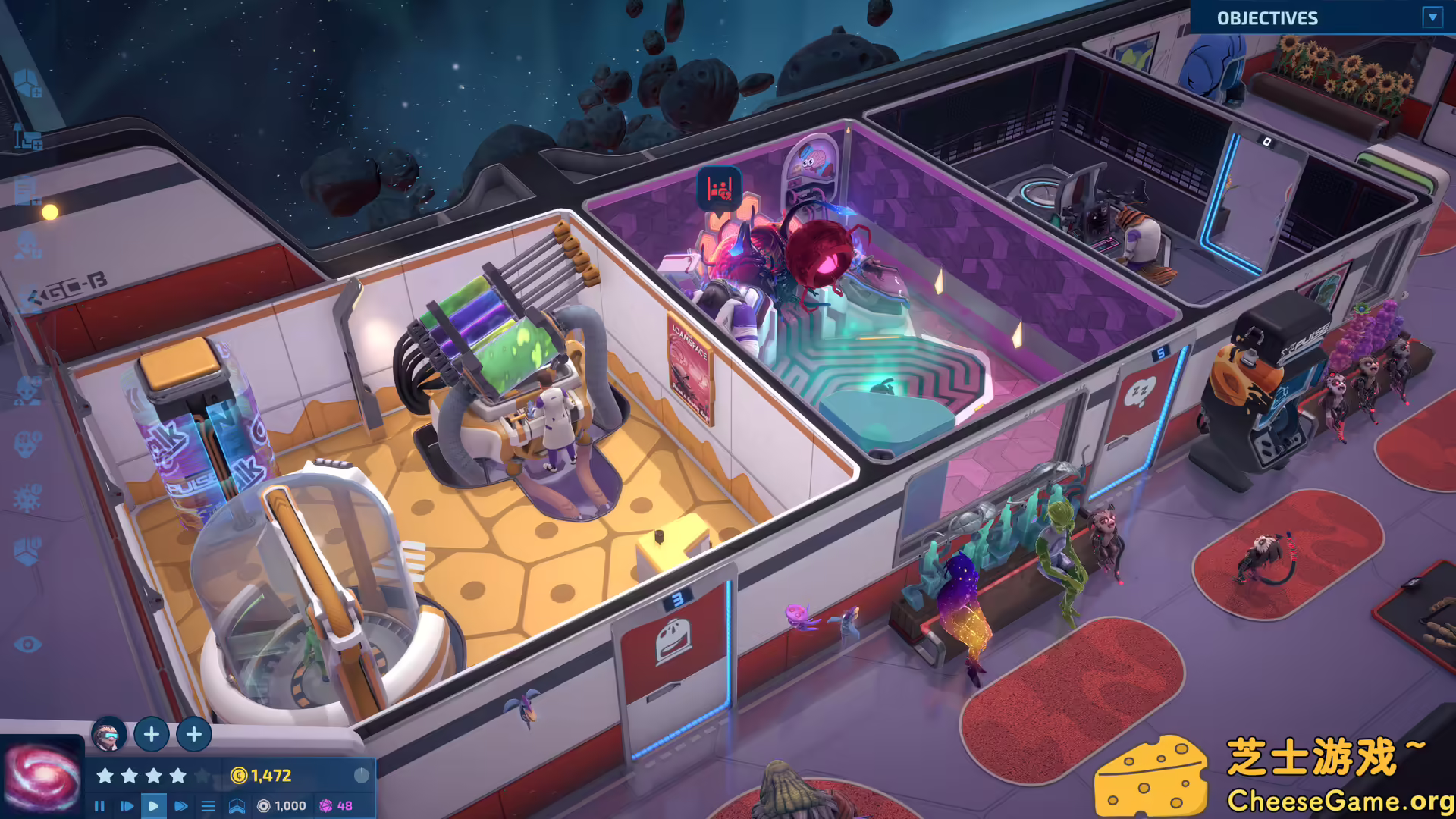This screenshot has height=819, width=1456.
Task: Set game to slow speed
Action: click(127, 806)
